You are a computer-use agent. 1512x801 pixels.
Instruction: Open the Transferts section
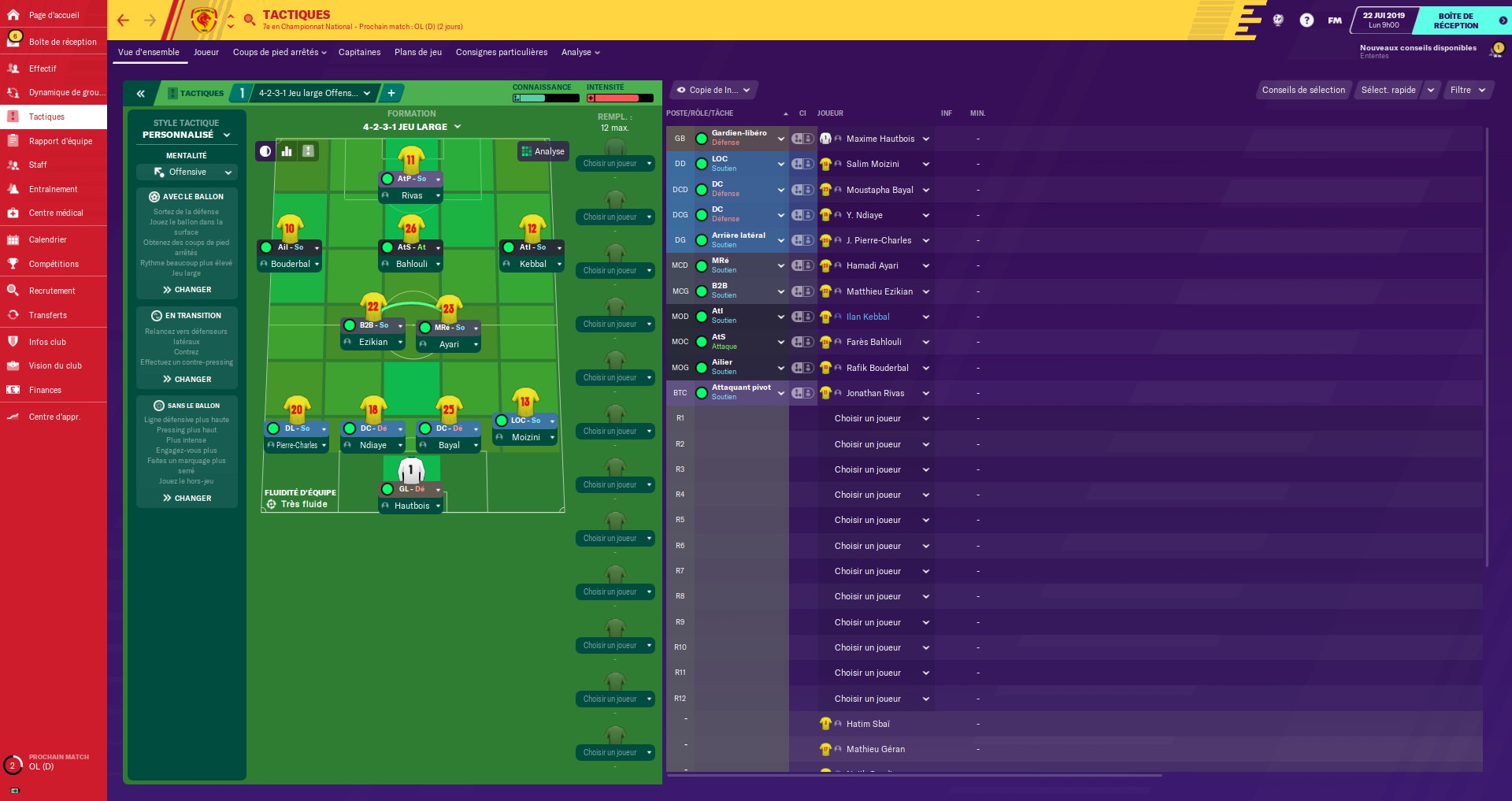click(47, 315)
